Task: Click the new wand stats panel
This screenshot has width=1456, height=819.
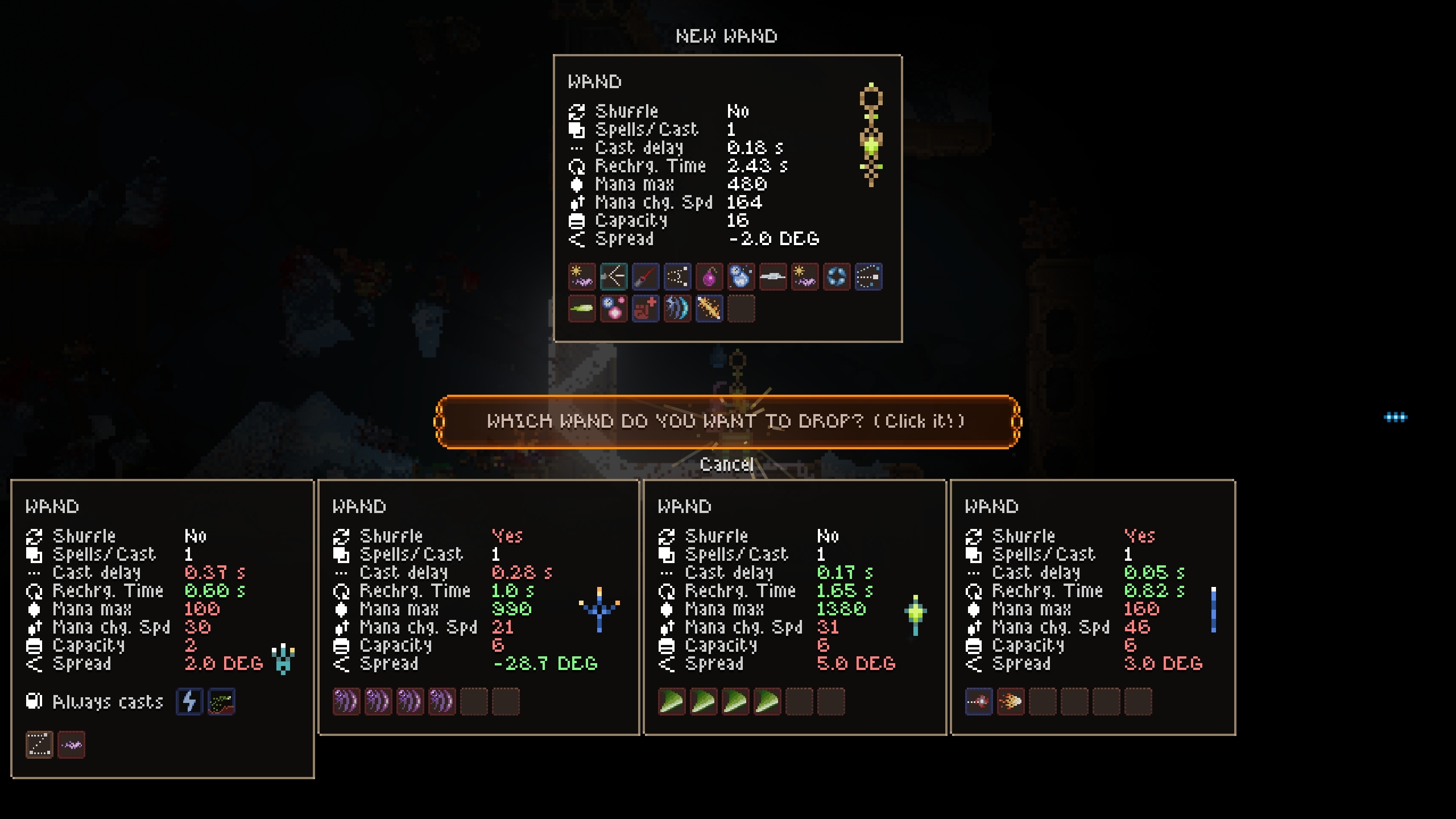Action: coord(727,171)
